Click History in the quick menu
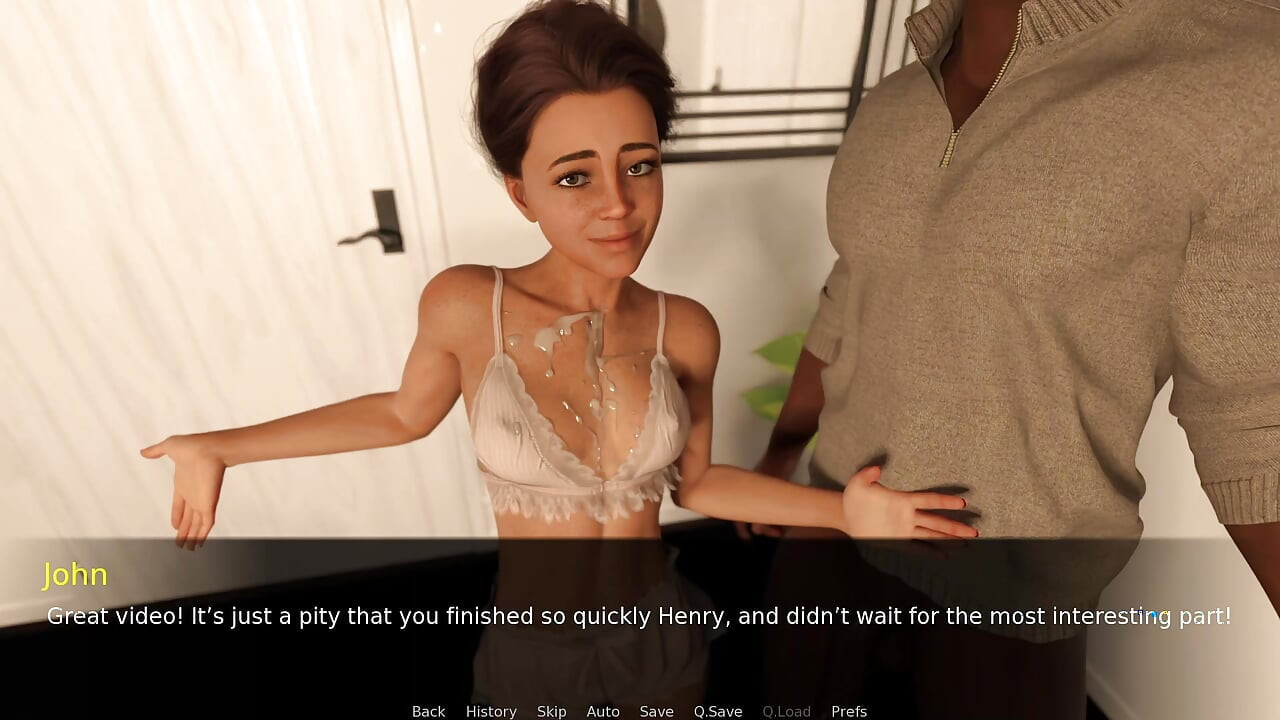Screen dimensions: 1280x720 click(491, 711)
